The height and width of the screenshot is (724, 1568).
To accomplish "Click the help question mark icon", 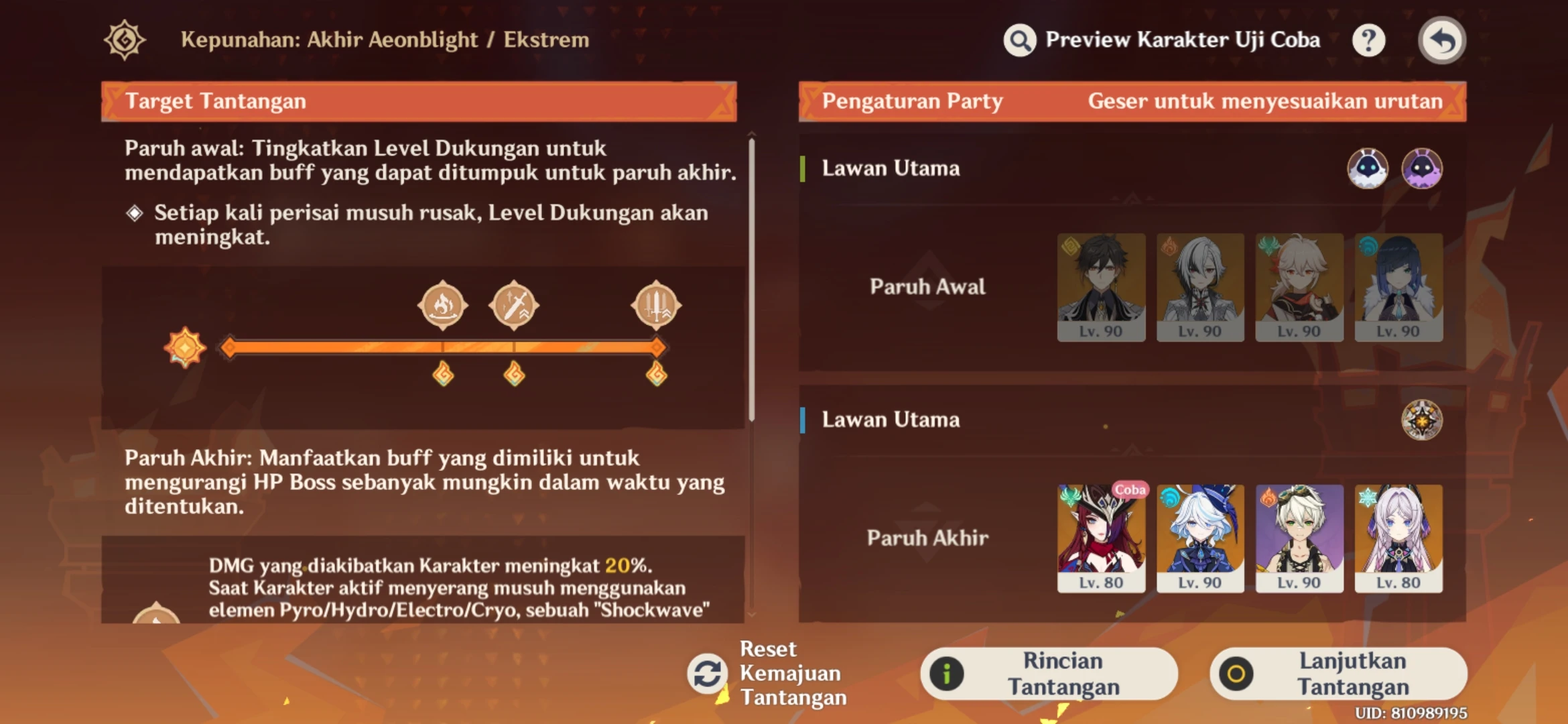I will point(1369,40).
